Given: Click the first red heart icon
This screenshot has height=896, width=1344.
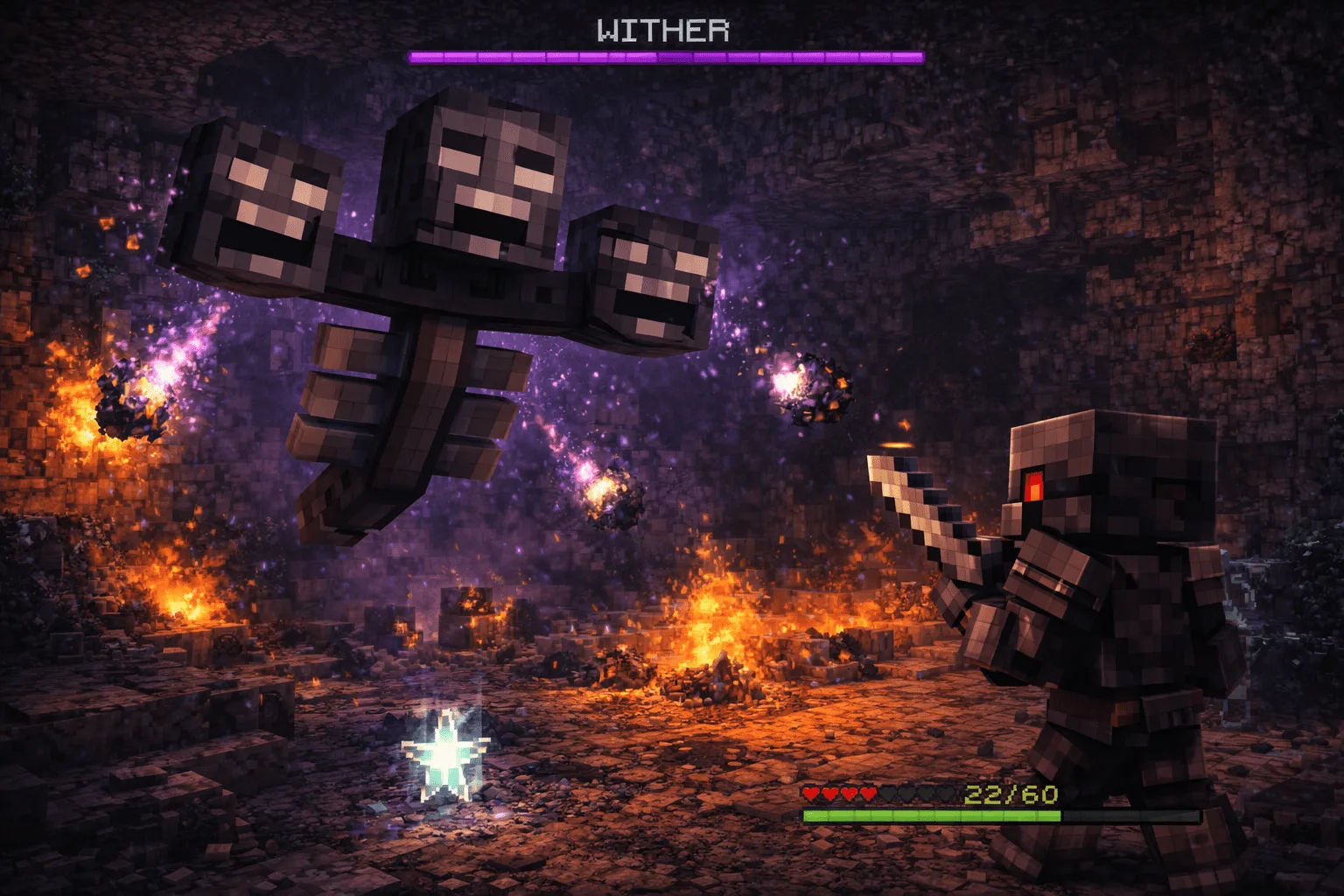Looking at the screenshot, I should point(810,793).
